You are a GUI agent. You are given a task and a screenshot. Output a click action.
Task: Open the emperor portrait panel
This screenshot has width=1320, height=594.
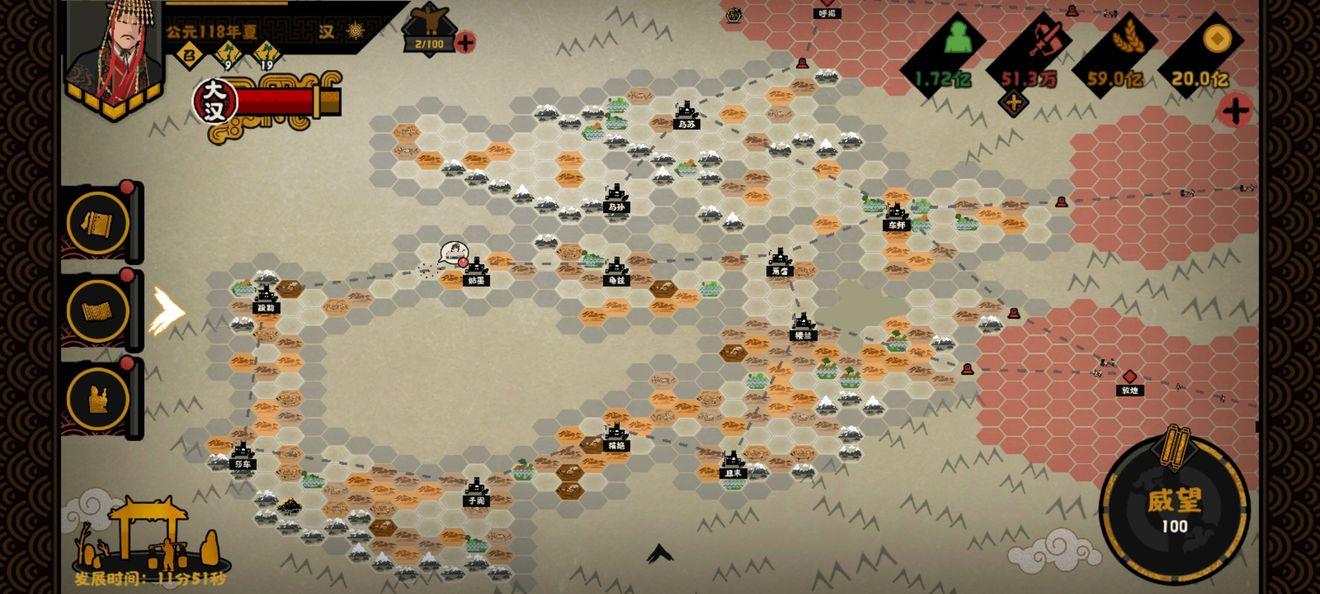(x=113, y=55)
